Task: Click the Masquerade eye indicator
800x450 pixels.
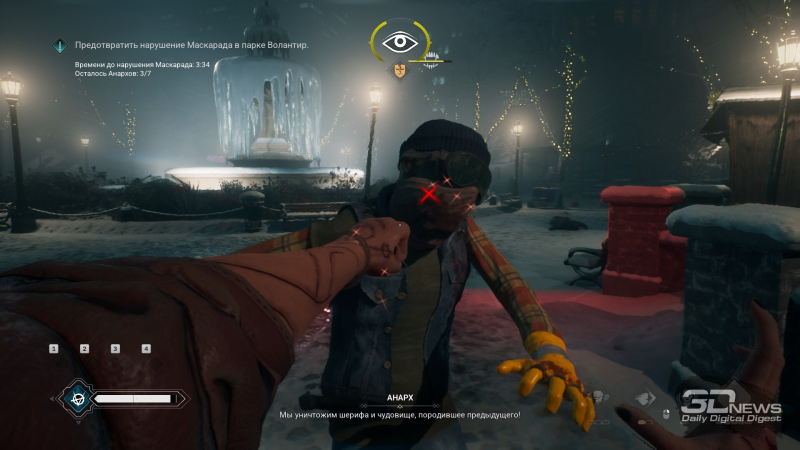Action: [x=400, y=43]
